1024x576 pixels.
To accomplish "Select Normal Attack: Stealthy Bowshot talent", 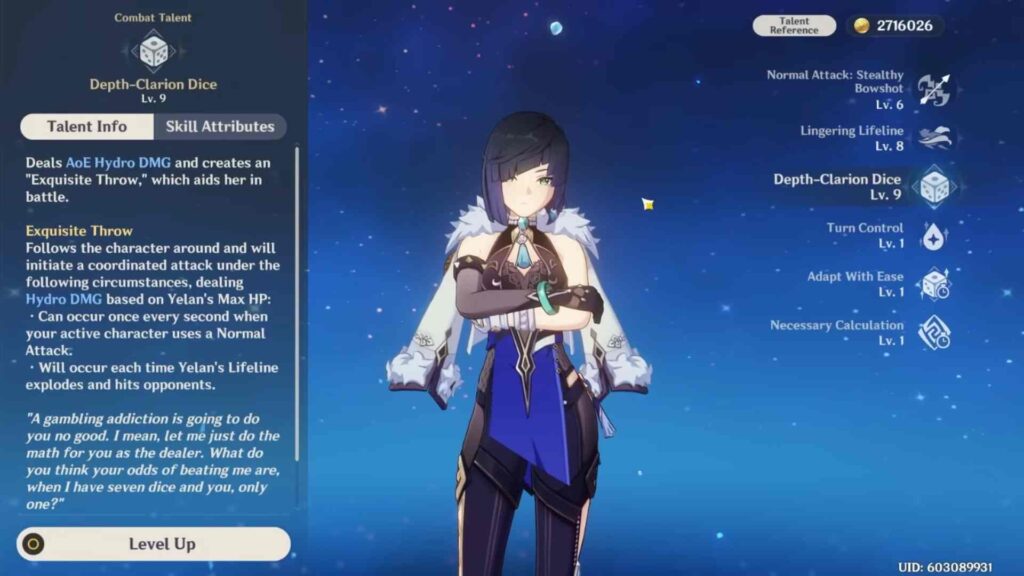I will tap(933, 90).
